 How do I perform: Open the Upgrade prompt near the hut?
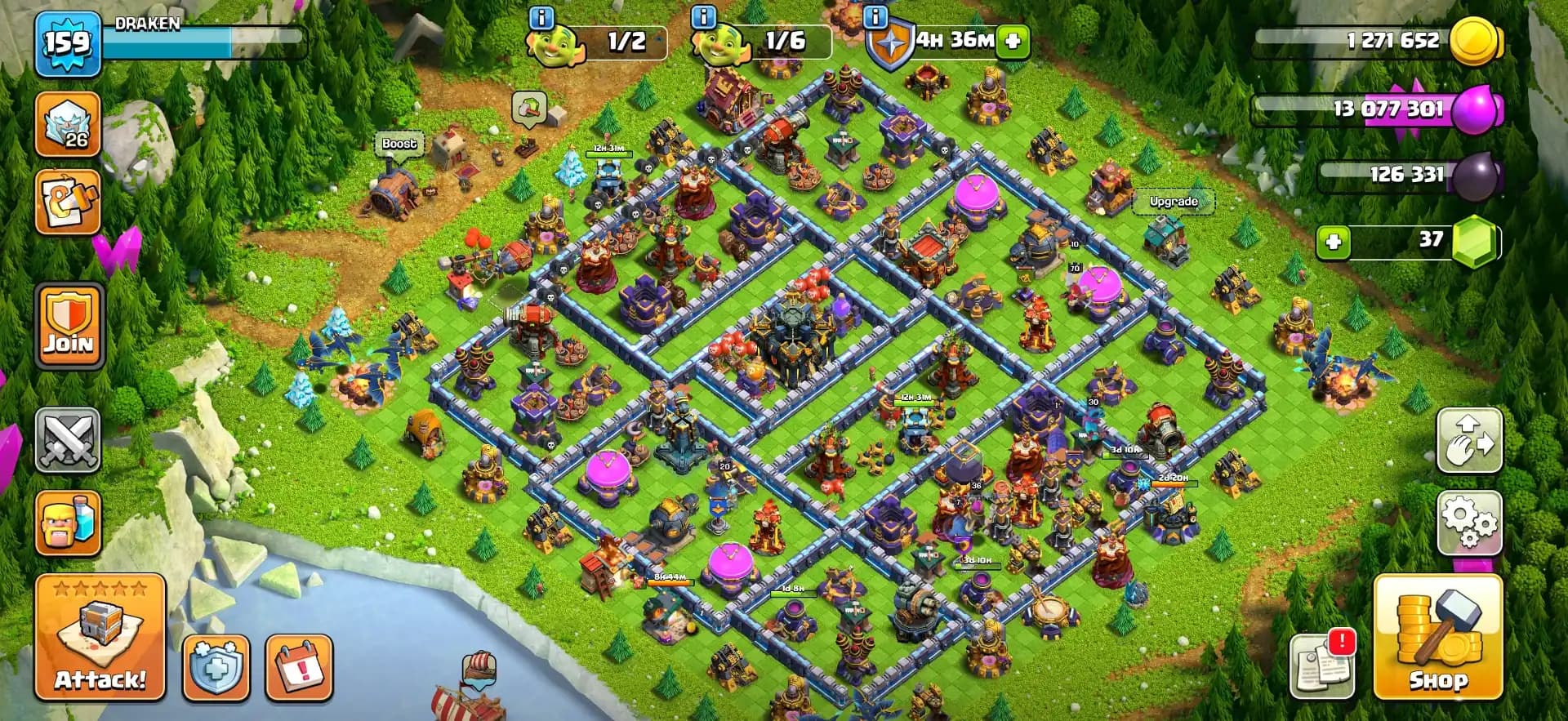1174,201
